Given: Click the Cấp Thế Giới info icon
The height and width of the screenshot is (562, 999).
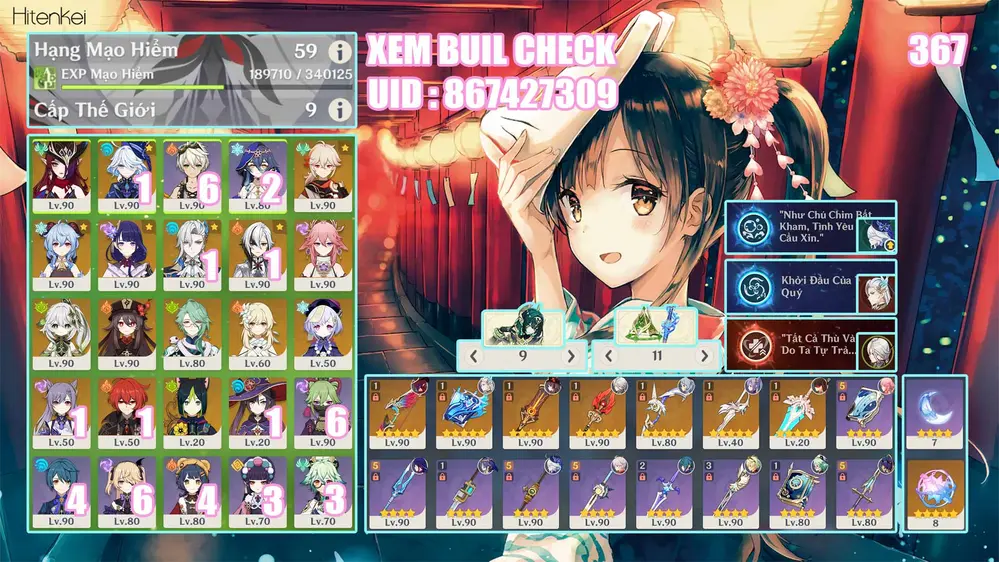Looking at the screenshot, I should [341, 109].
